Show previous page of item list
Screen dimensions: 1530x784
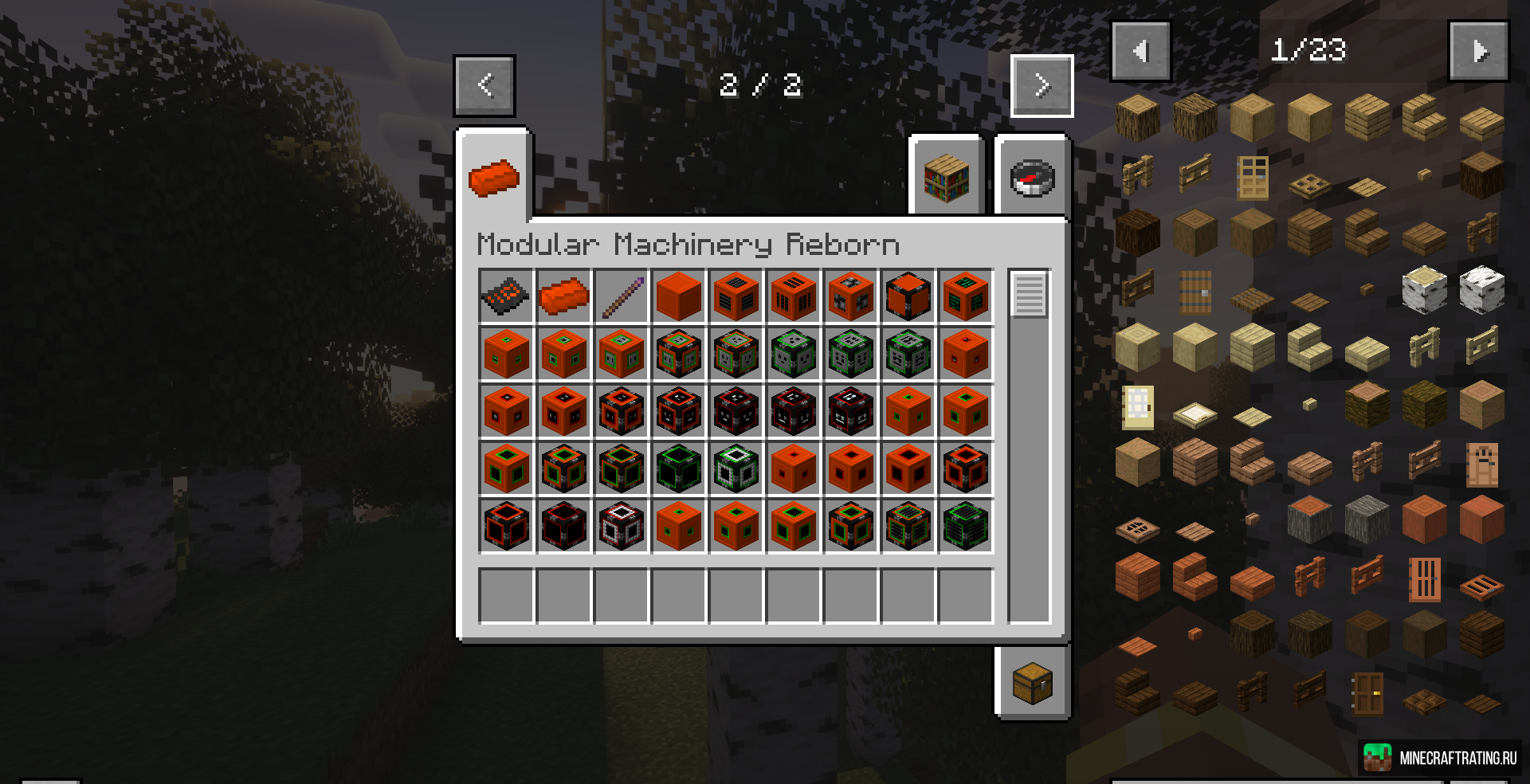[x=1140, y=52]
